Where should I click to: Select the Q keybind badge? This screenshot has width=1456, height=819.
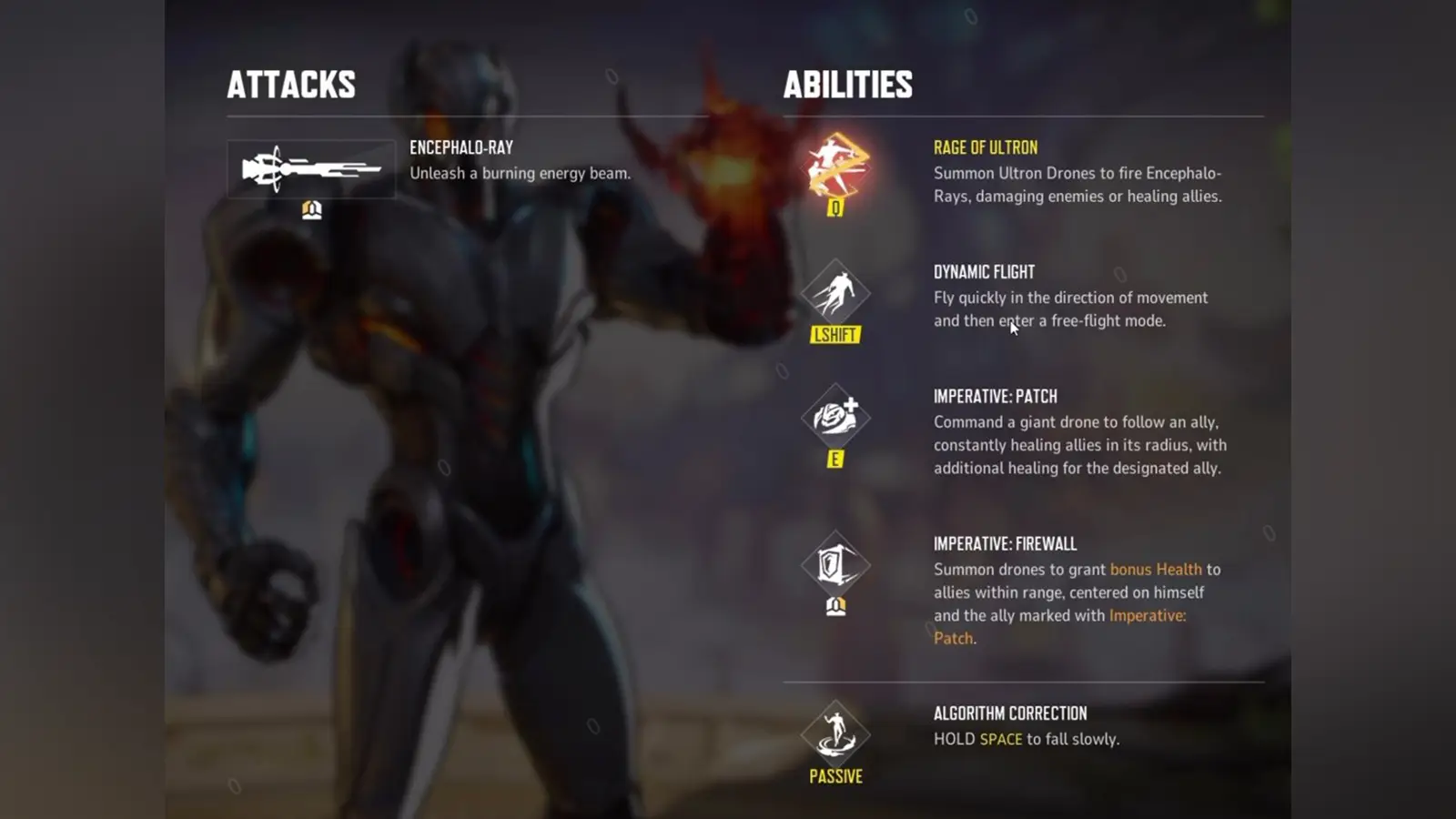click(834, 207)
